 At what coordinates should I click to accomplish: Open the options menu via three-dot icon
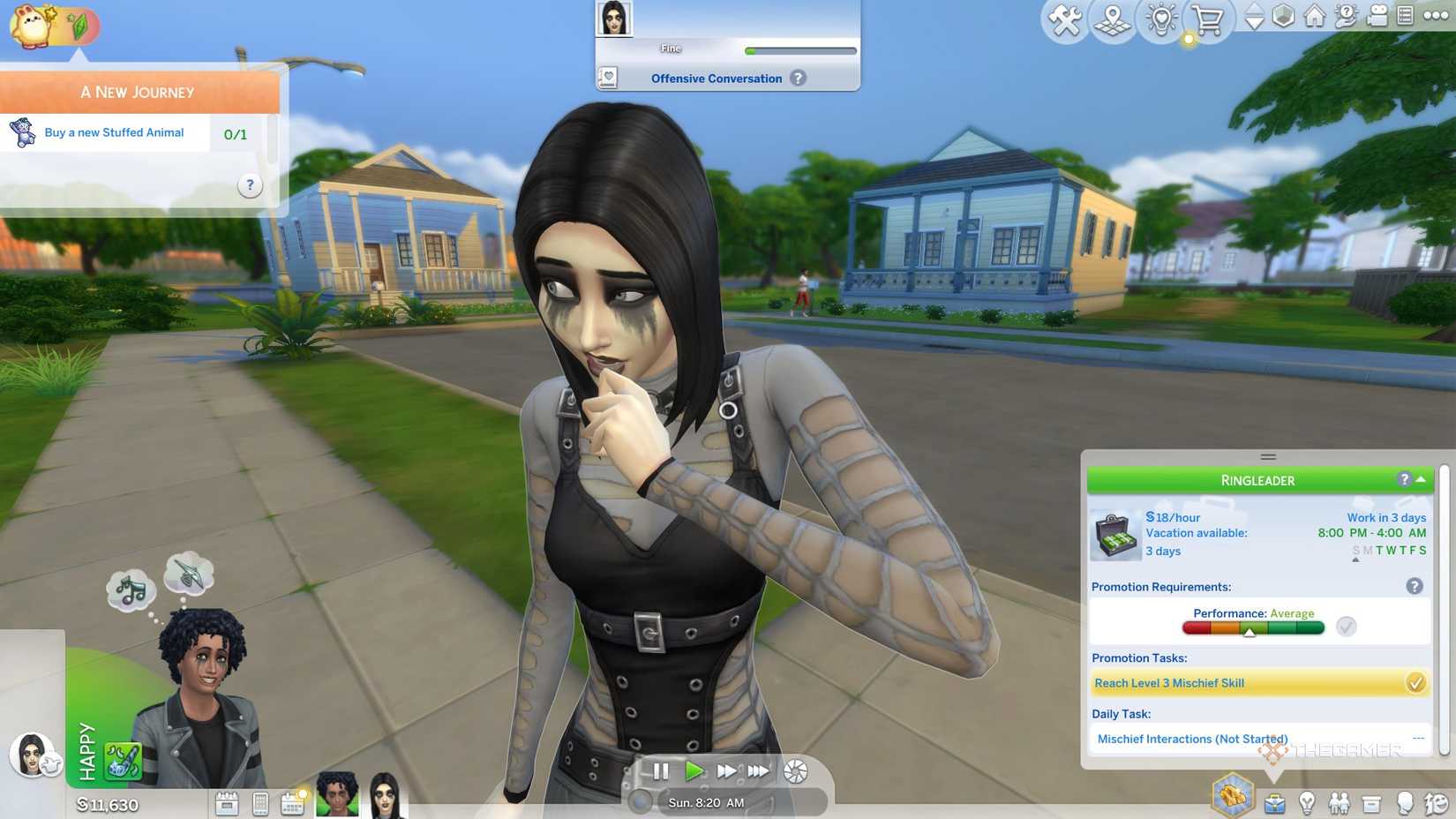1437,16
